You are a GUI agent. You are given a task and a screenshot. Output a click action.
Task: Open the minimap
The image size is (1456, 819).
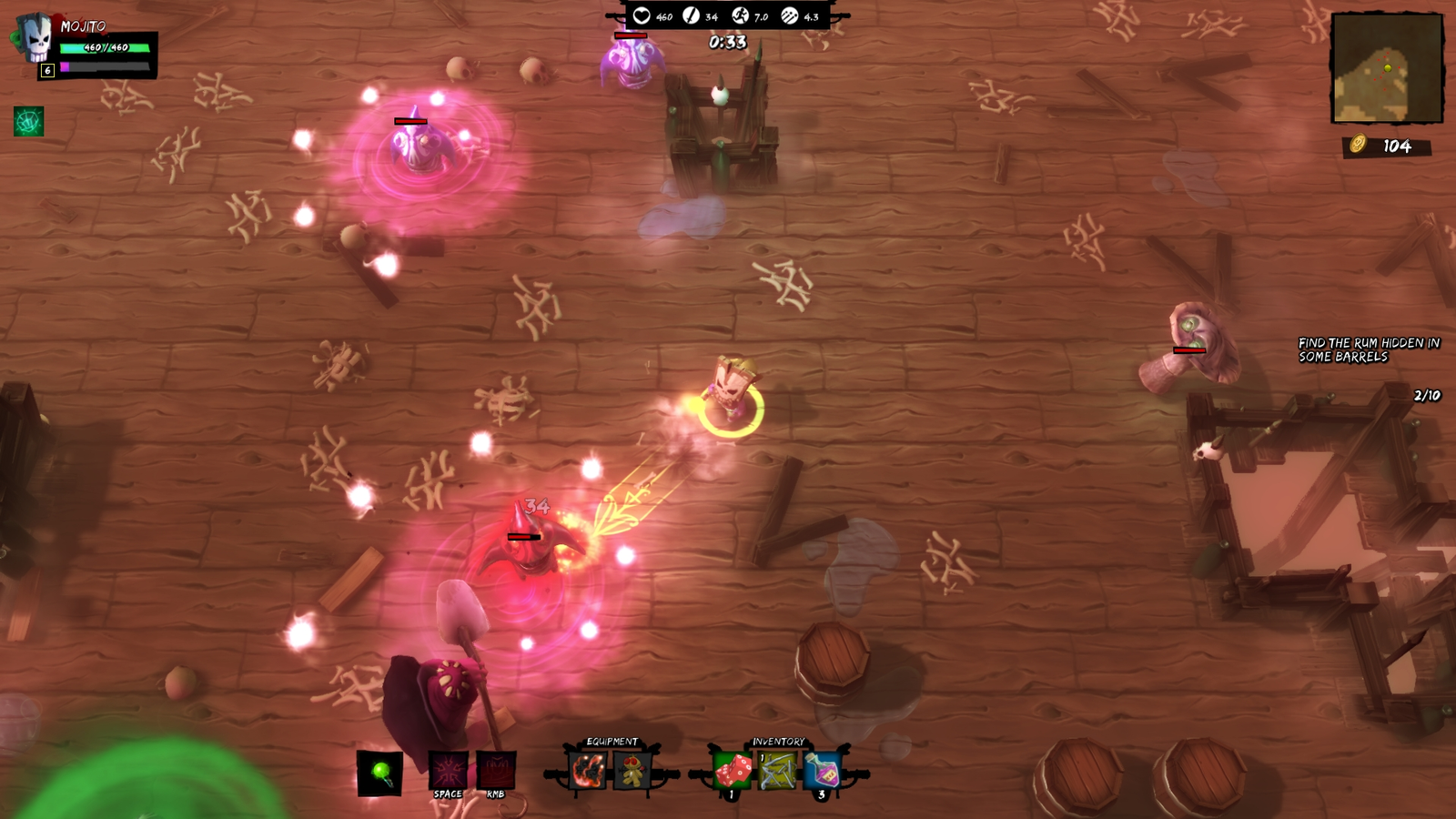[x=1387, y=68]
